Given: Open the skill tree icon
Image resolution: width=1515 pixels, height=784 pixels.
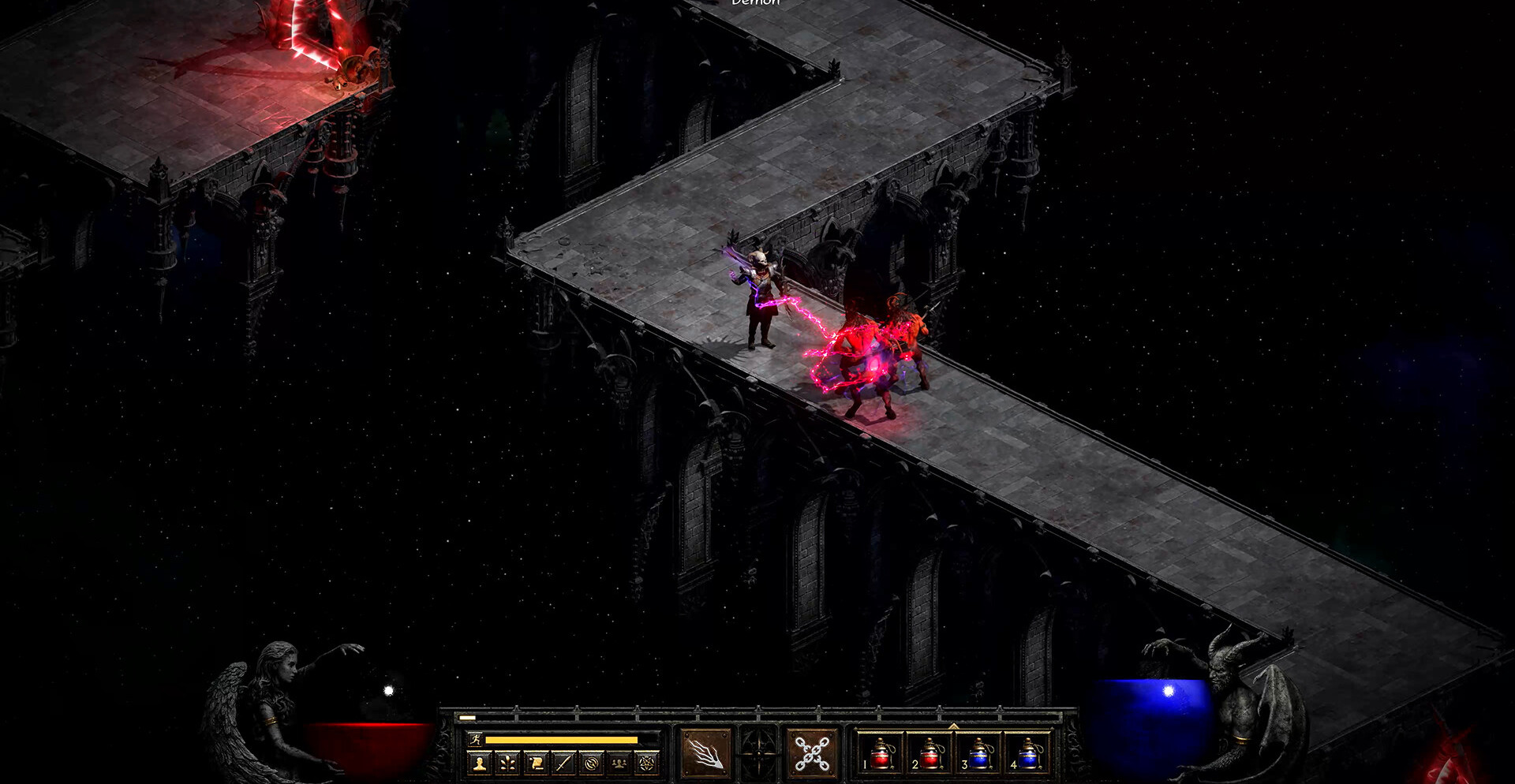Looking at the screenshot, I should [x=507, y=763].
